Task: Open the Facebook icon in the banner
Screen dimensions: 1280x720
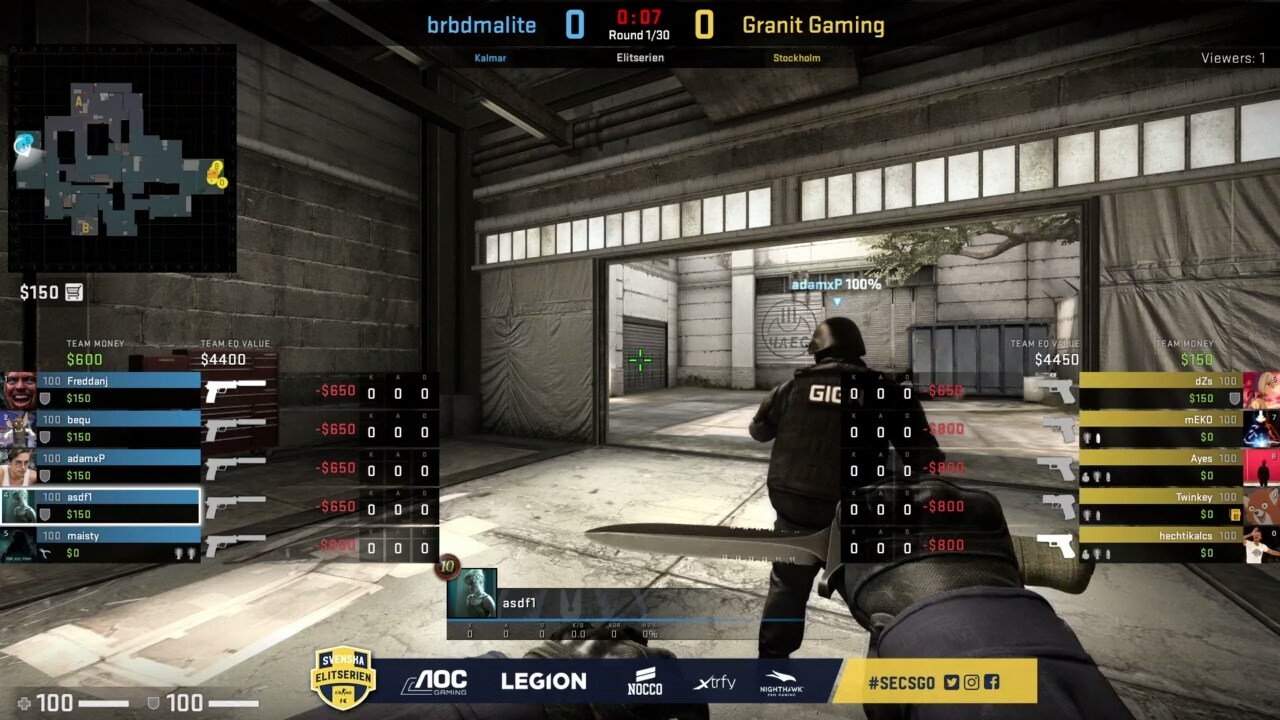Action: 991,682
